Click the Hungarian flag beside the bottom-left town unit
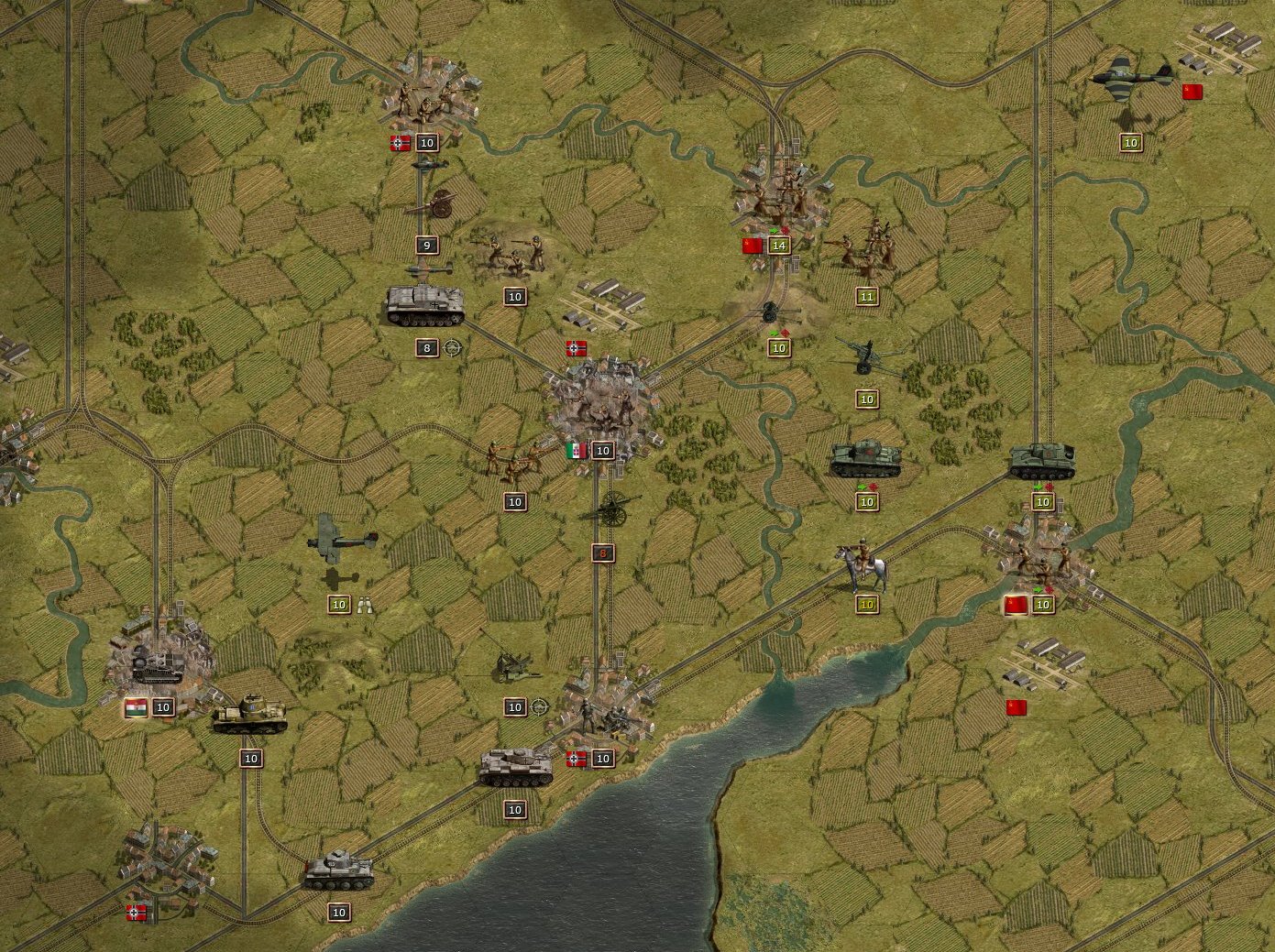1275x952 pixels. 135,706
